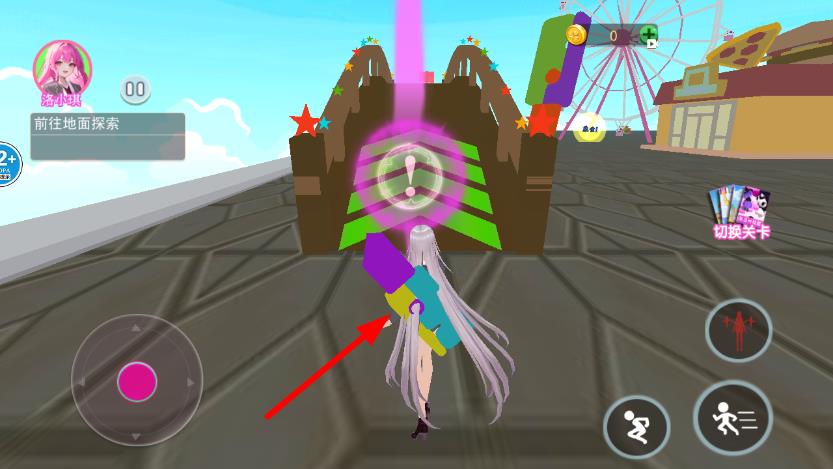Select the 前往地面探索 objective tracker
833x469 pixels.
108,136
